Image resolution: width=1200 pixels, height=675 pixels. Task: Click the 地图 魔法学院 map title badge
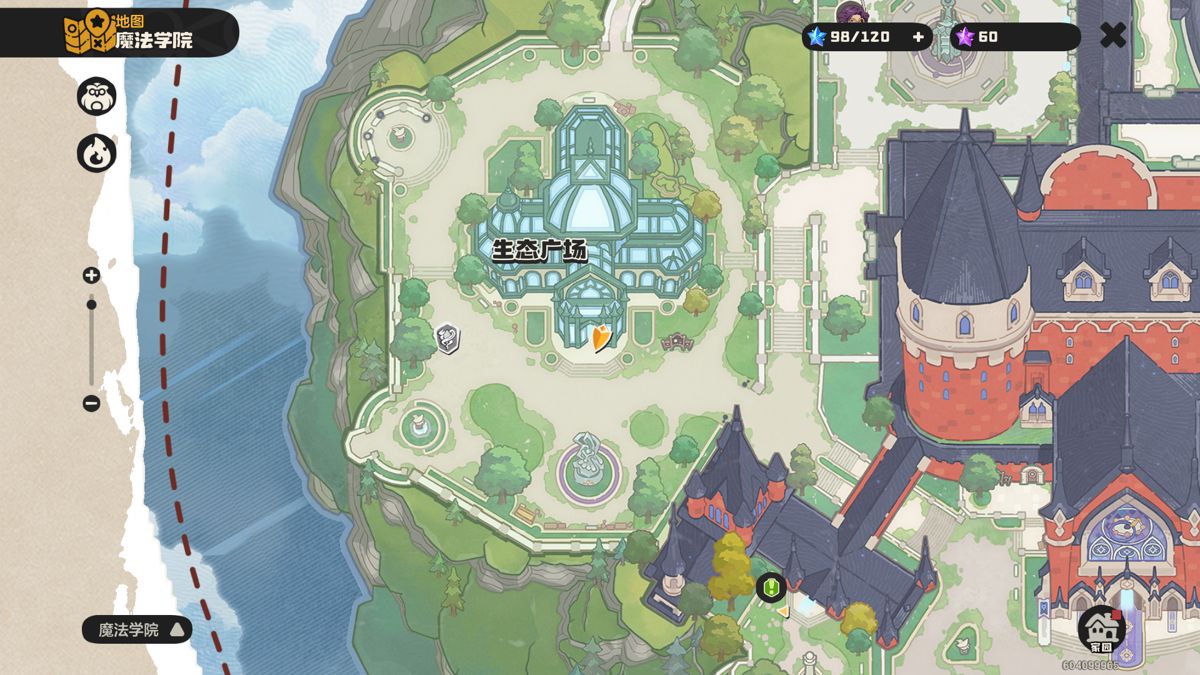tap(128, 32)
